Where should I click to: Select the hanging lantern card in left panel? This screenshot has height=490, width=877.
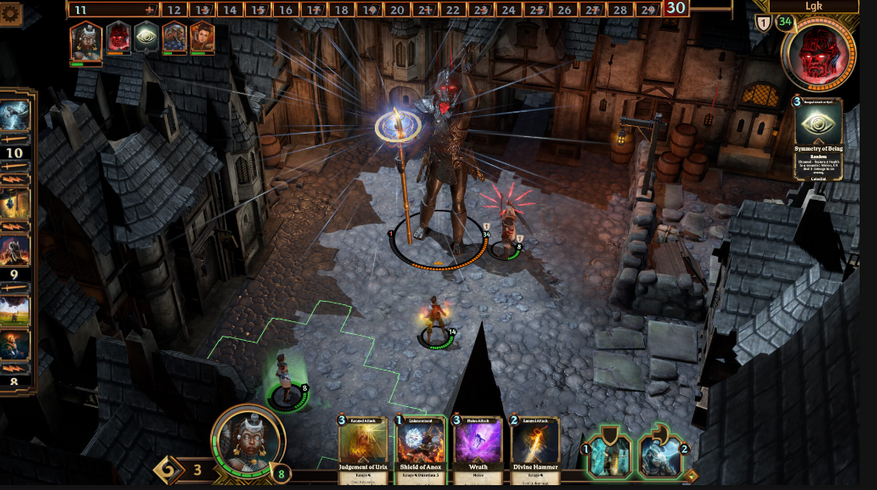tap(16, 204)
